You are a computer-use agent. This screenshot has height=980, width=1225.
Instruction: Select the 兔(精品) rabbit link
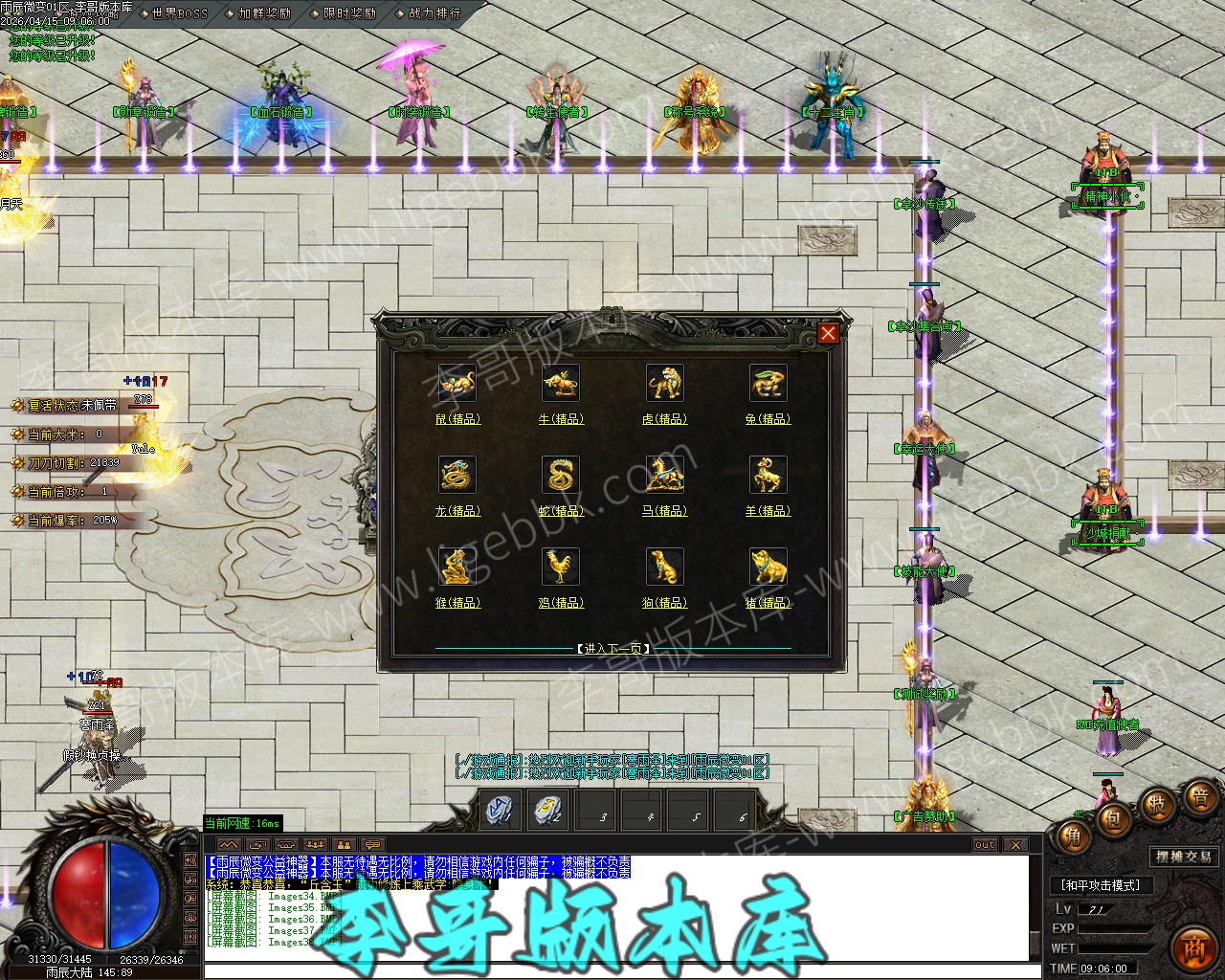(768, 419)
